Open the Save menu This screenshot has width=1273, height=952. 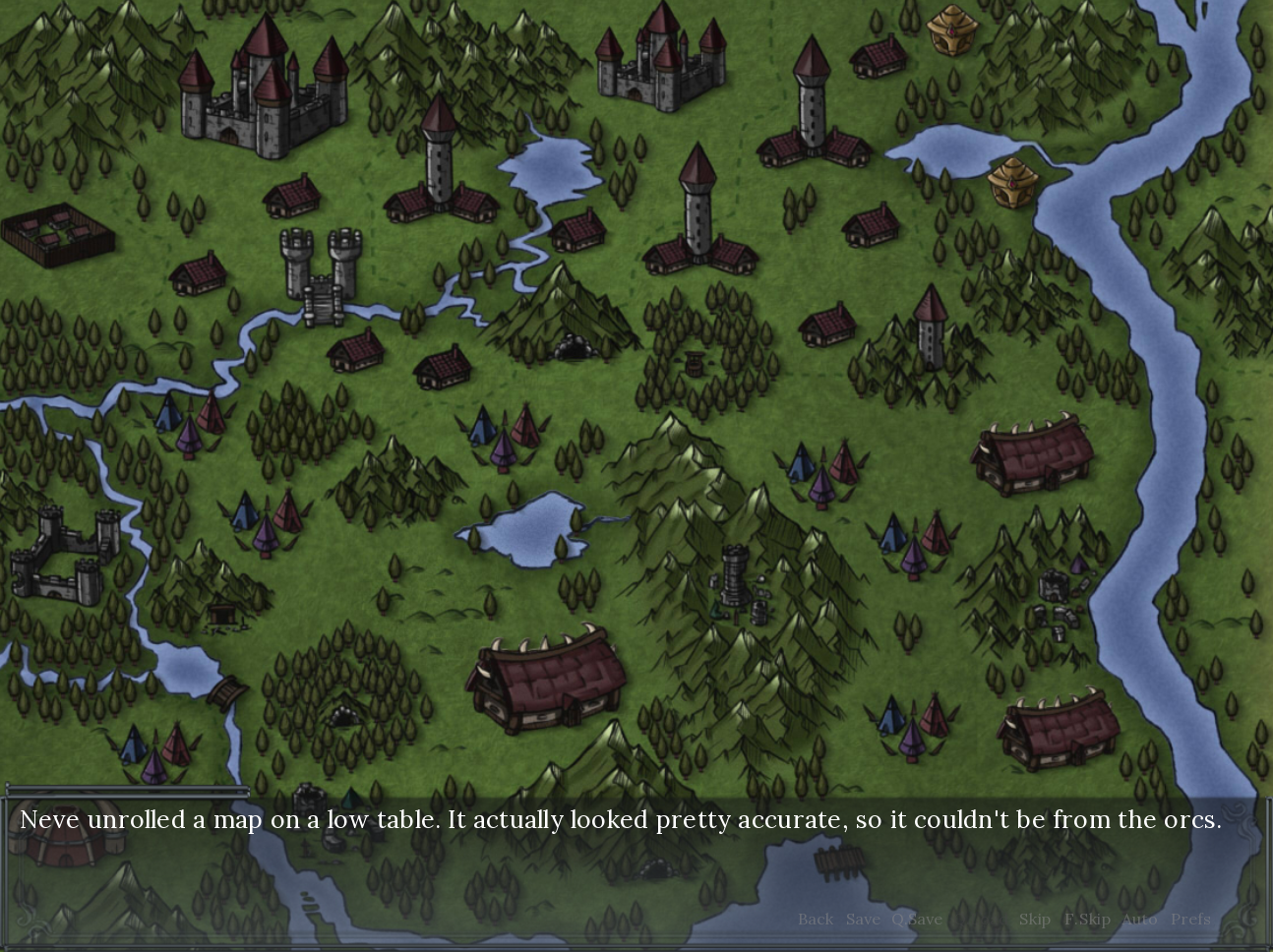[x=863, y=920]
